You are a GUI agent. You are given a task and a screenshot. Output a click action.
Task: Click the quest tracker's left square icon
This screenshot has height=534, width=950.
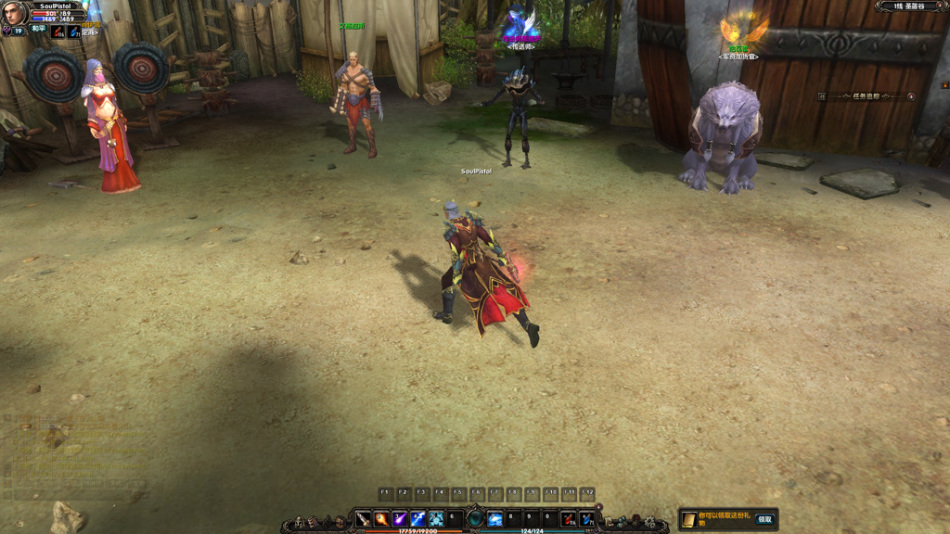[x=821, y=96]
